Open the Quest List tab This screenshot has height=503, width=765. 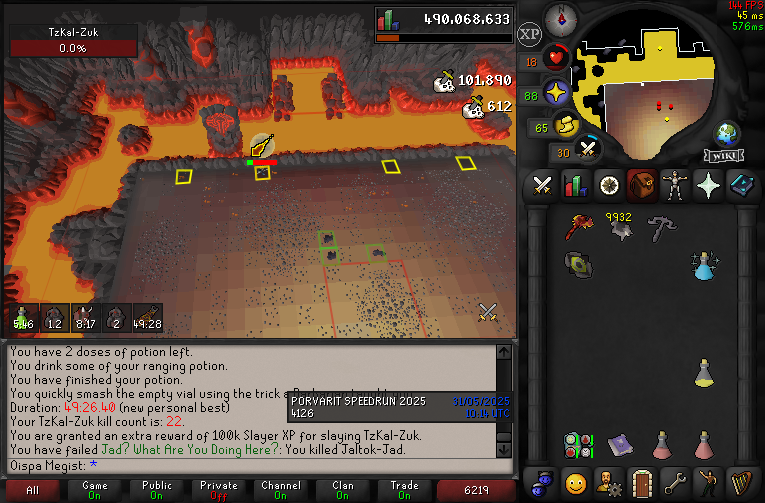pyautogui.click(x=609, y=186)
